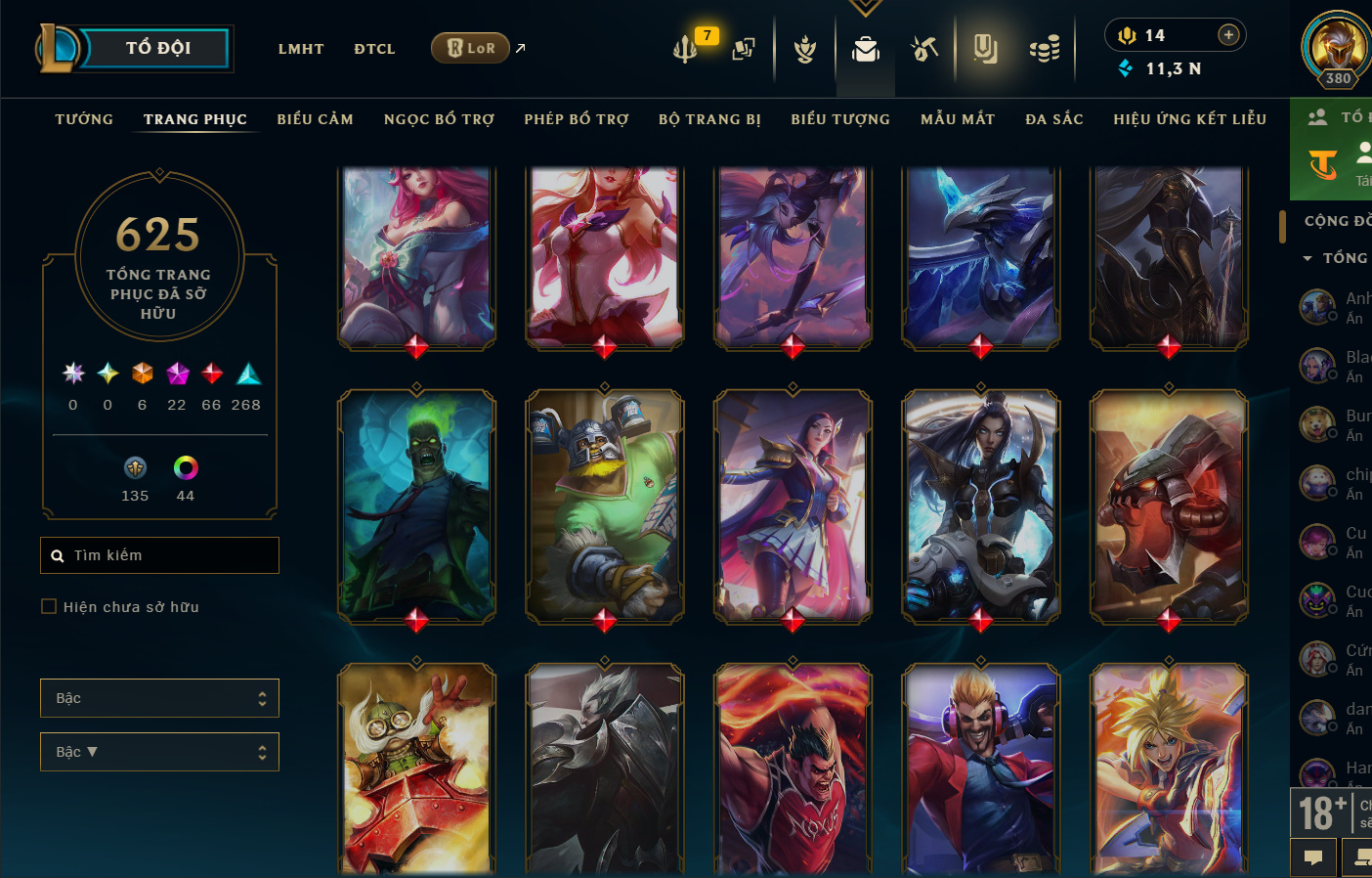The height and width of the screenshot is (878, 1372).
Task: Switch to the BIỂU CẢM tab
Action: [315, 119]
